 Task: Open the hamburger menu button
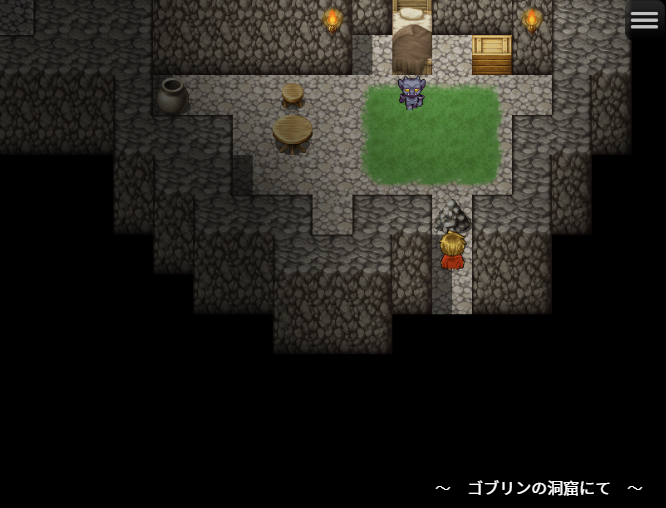pos(644,21)
